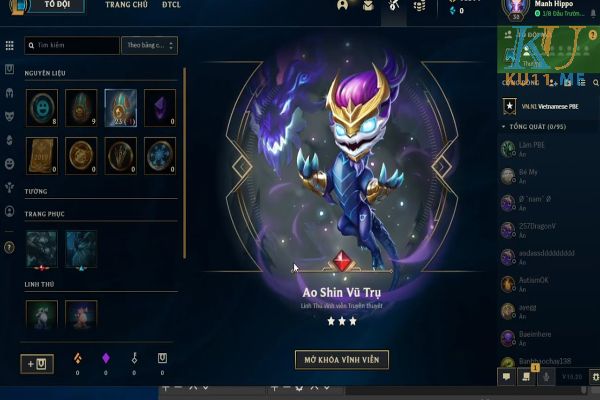Open the chat speech bubble icon
Viewport: 600px width, 400px height.
(x=507, y=377)
